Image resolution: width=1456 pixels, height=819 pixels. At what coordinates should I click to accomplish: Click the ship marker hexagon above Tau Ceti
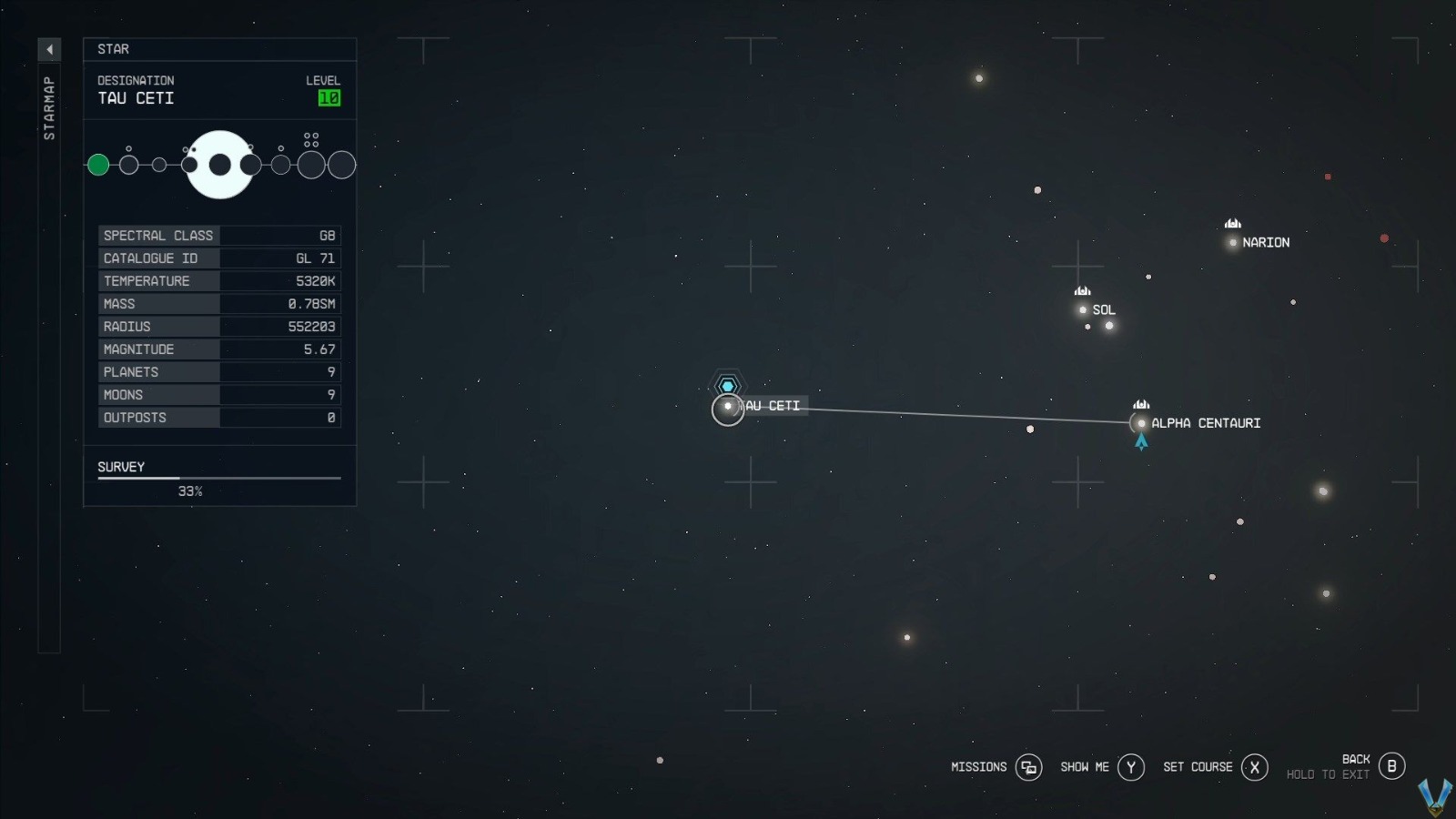tap(727, 384)
